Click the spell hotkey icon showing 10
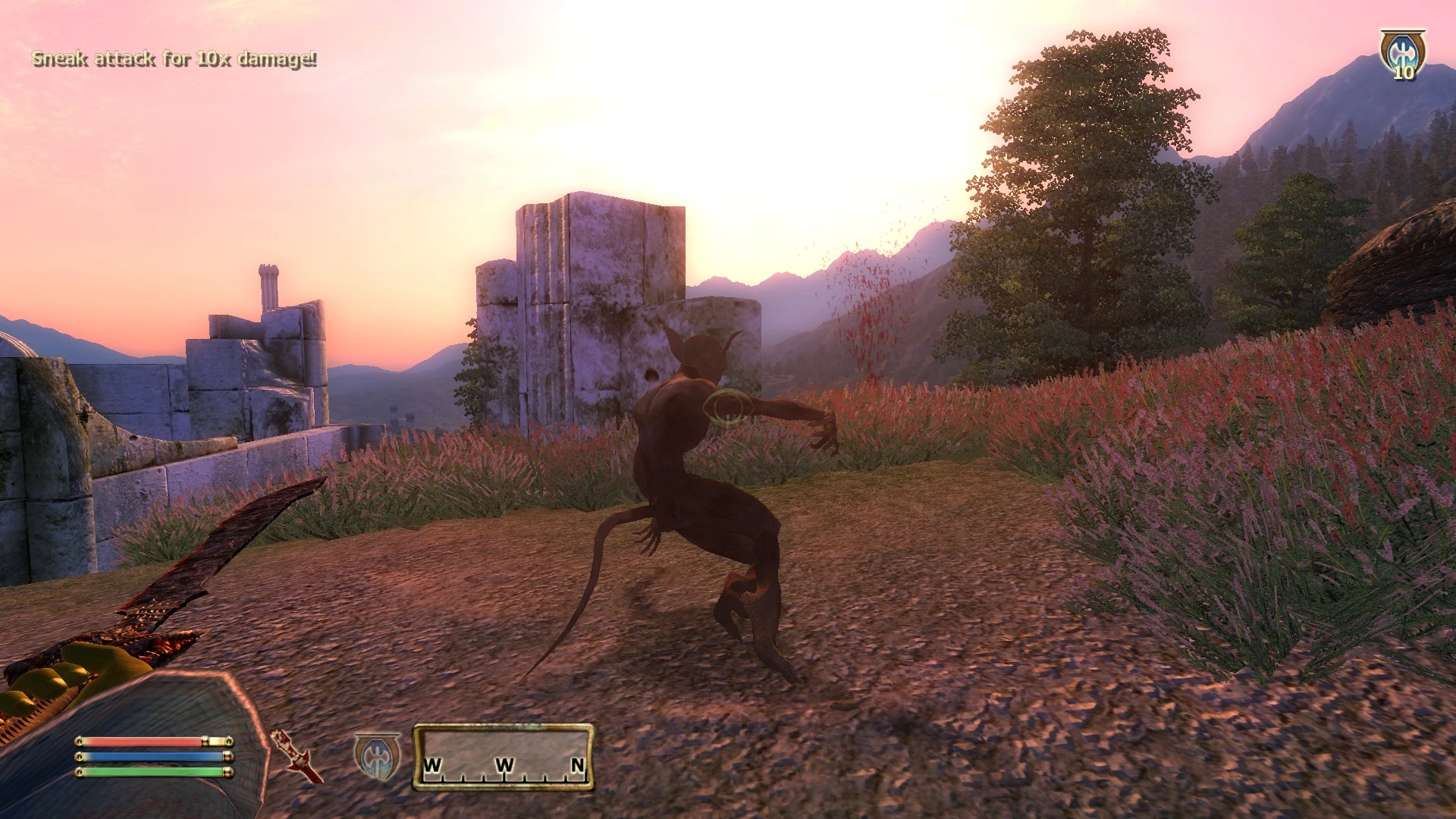This screenshot has width=1456, height=819. click(x=1402, y=53)
